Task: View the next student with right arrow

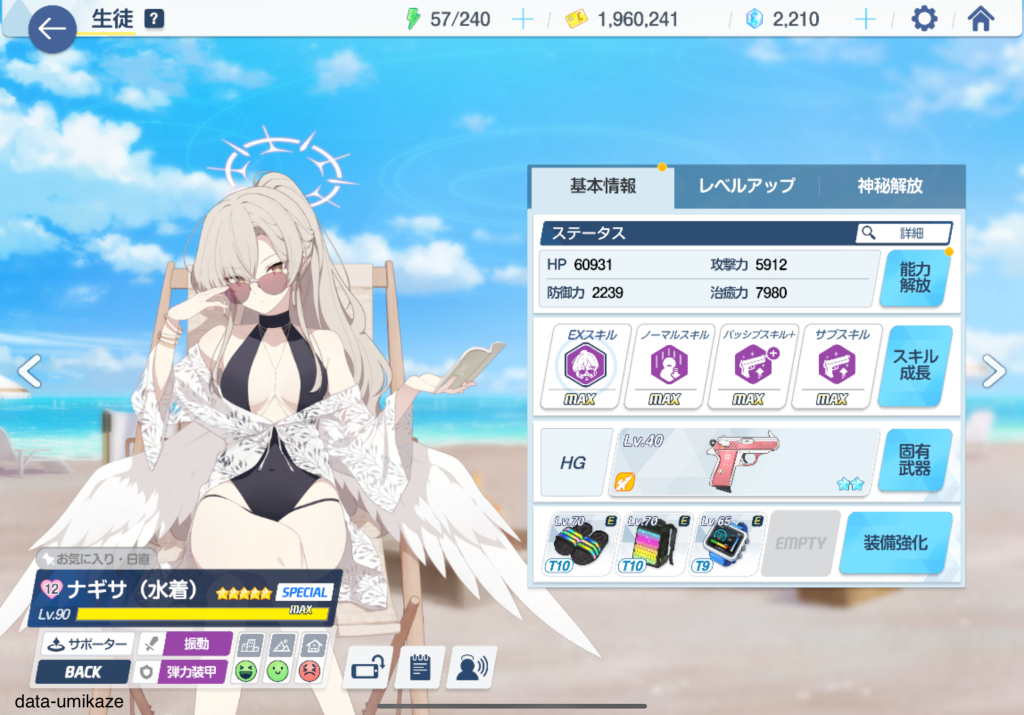Action: pyautogui.click(x=993, y=371)
